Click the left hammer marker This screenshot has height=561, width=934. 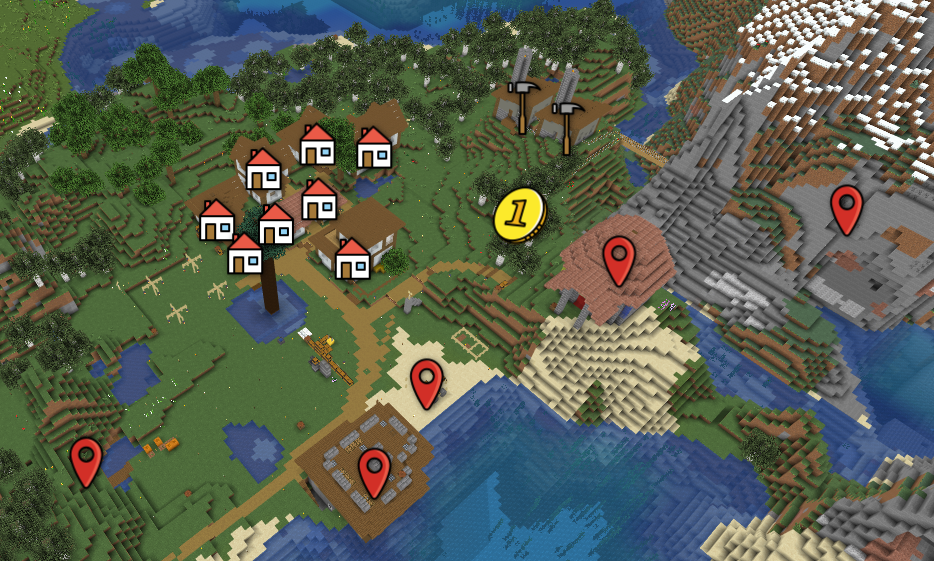(521, 104)
